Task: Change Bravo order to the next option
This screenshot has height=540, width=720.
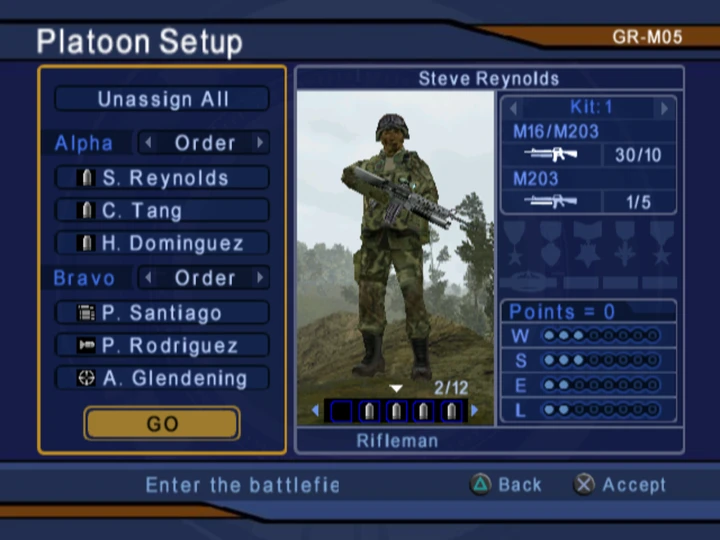Action: pyautogui.click(x=261, y=277)
